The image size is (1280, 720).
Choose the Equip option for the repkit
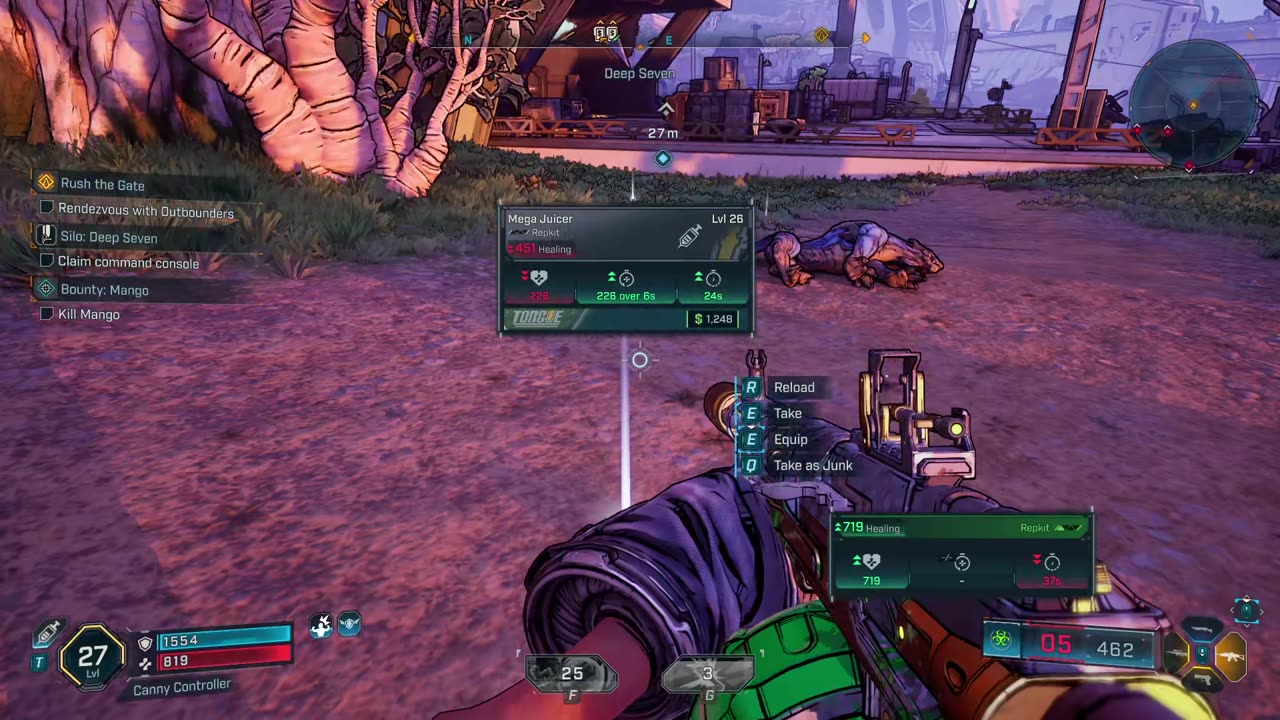coord(790,439)
